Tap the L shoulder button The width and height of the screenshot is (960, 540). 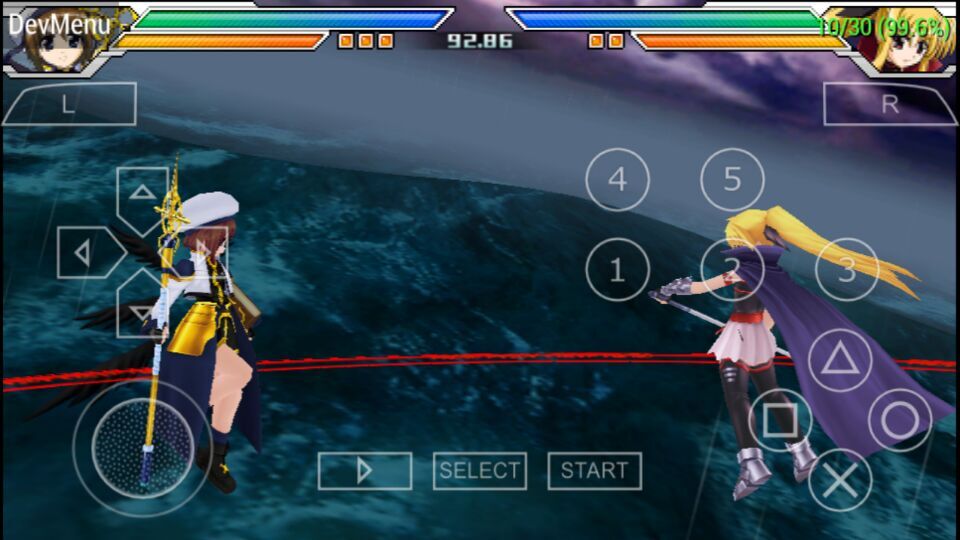[x=69, y=104]
